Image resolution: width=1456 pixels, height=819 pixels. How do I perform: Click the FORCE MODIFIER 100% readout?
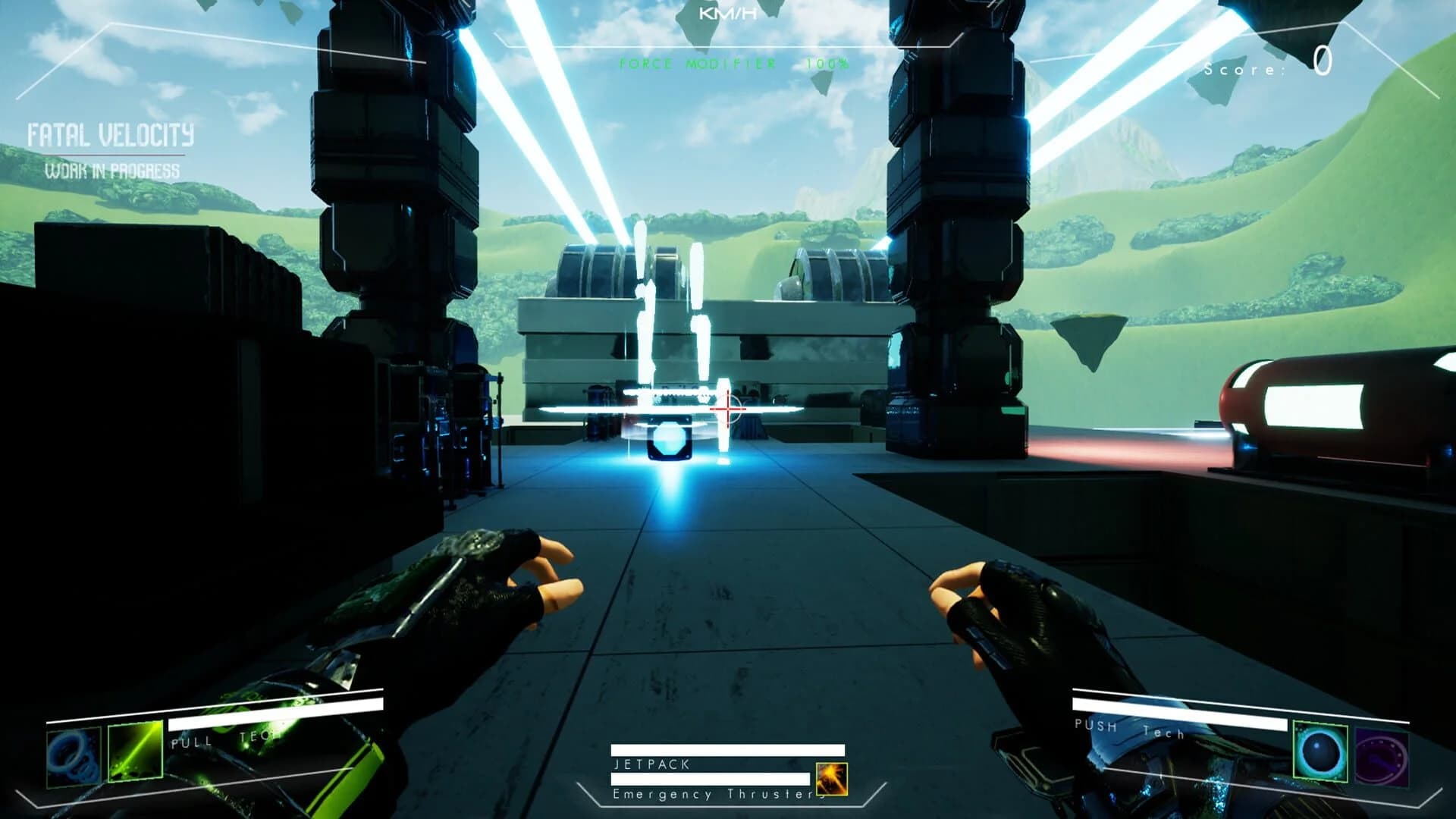click(x=733, y=64)
